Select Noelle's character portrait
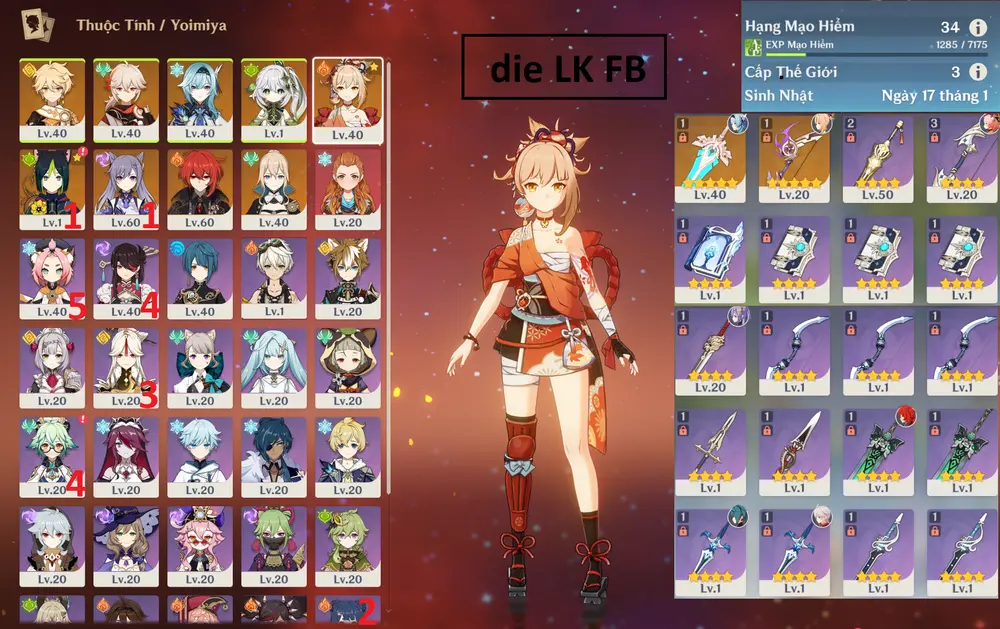This screenshot has width=1000, height=629. click(52, 368)
